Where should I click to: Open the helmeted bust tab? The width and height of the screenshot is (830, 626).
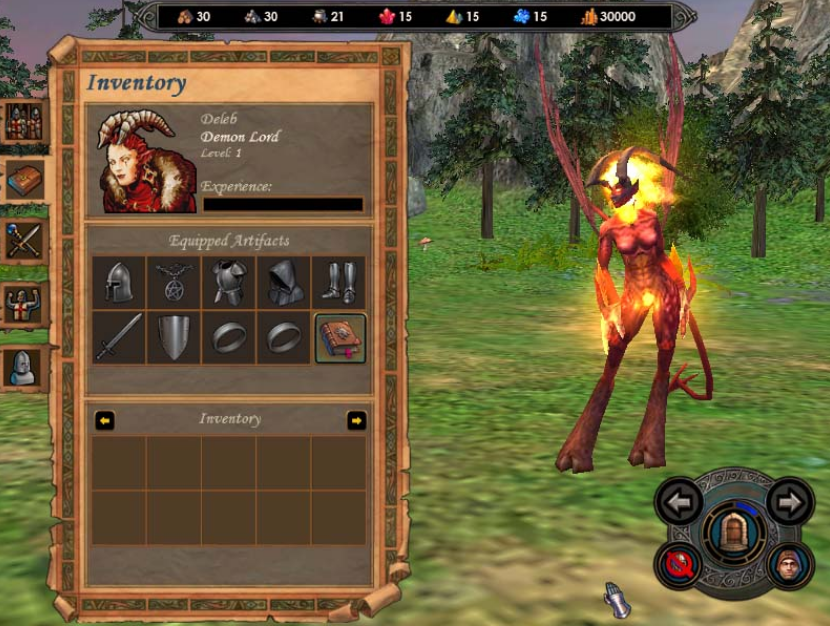22,366
